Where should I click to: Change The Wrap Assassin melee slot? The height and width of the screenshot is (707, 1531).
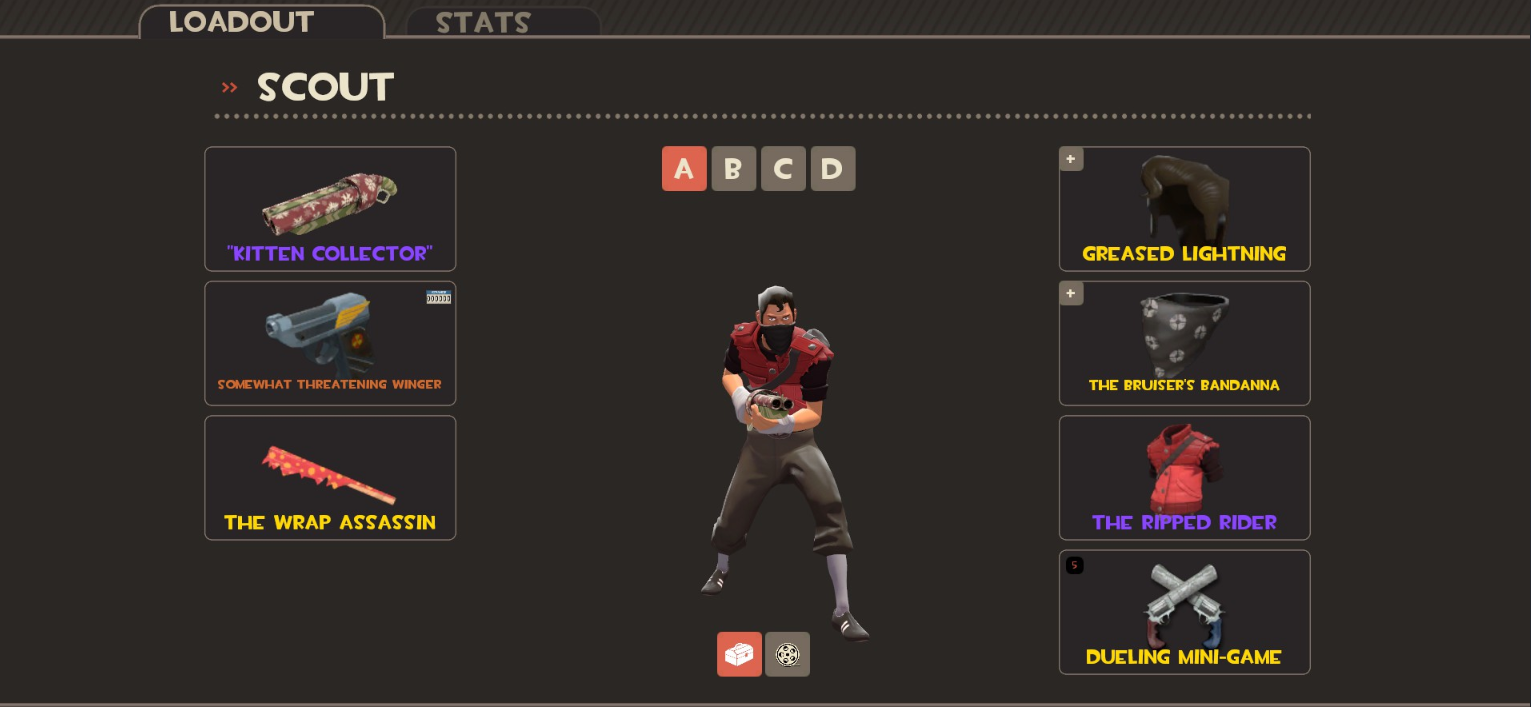click(330, 478)
